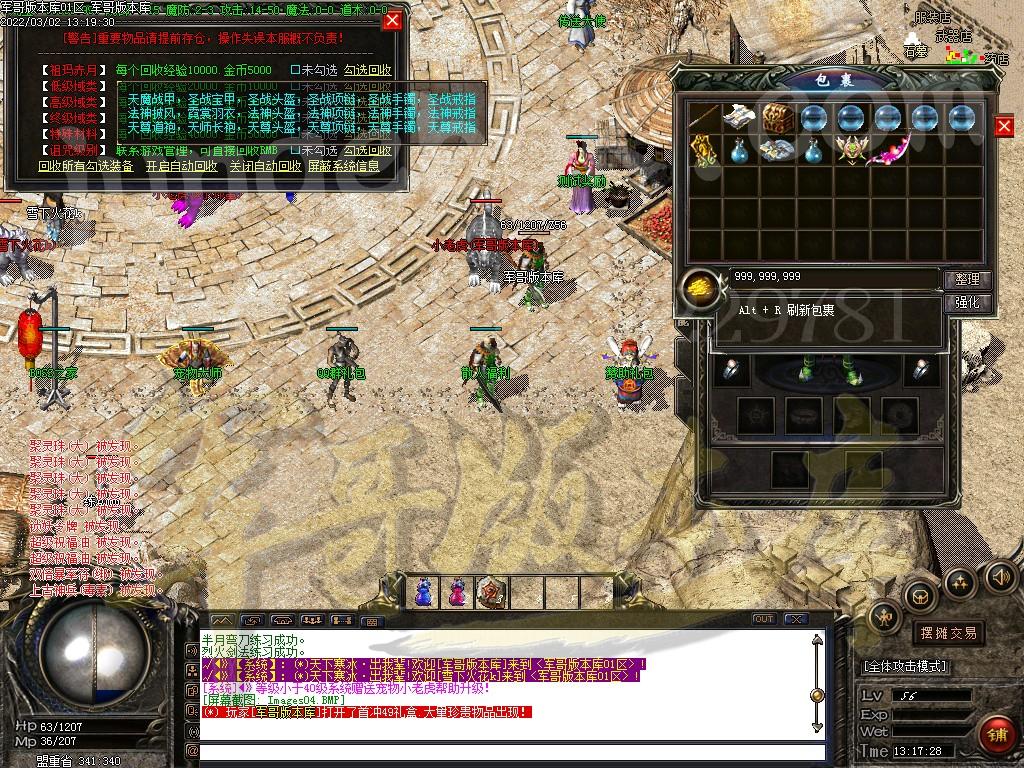Open 强化 enhancement from the bag
Viewport: 1024px width, 768px height.
(967, 302)
